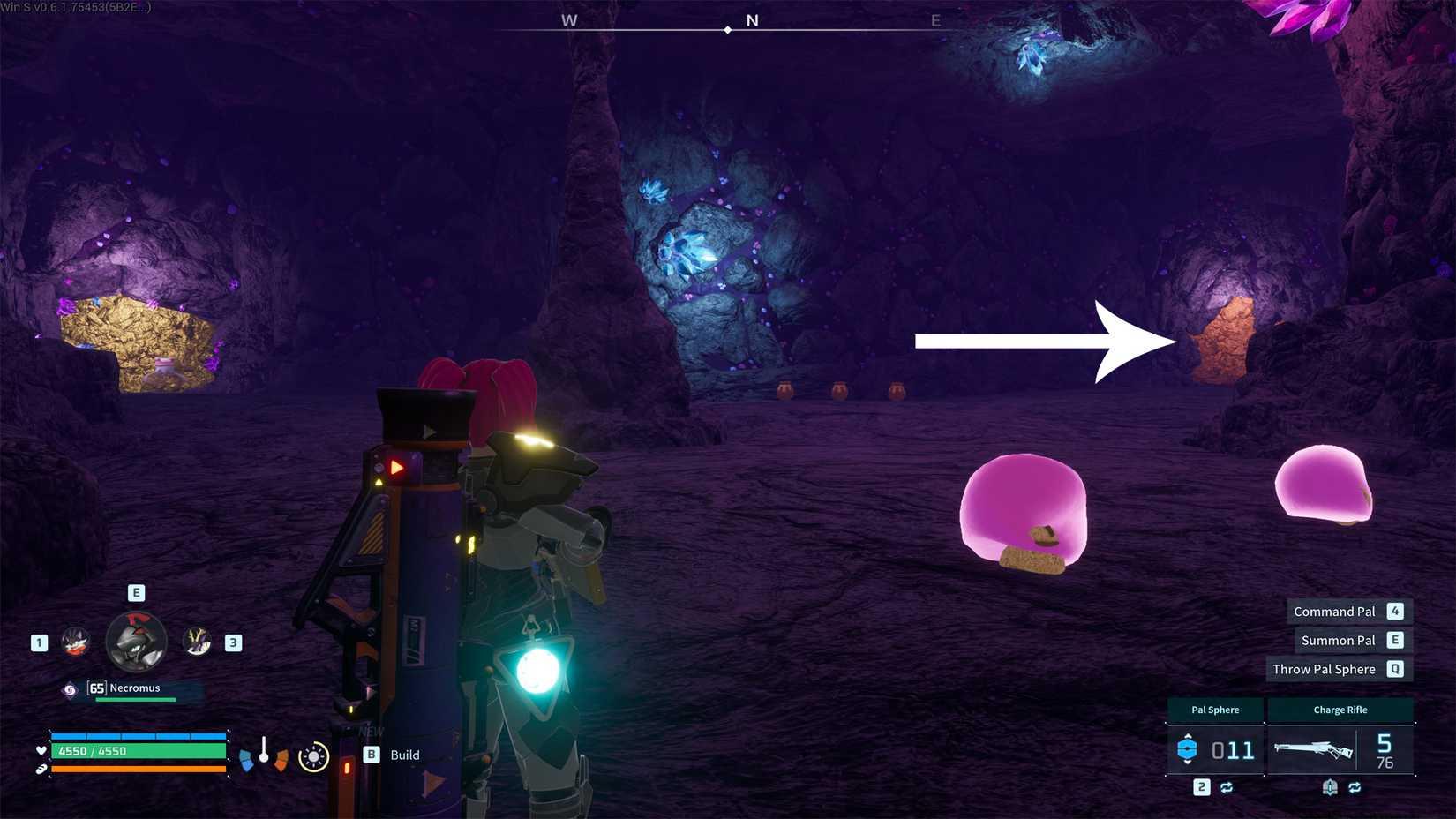Toggle the swap arrows under the Charge Rifle slot
The width and height of the screenshot is (1456, 819).
point(1354,788)
